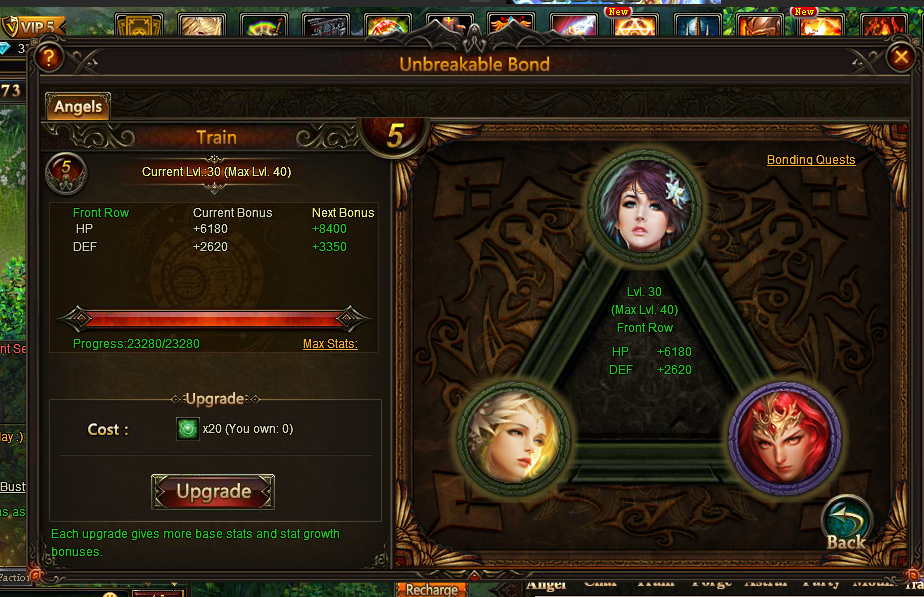
Task: Click the green upgrade material cost icon
Action: pos(188,429)
